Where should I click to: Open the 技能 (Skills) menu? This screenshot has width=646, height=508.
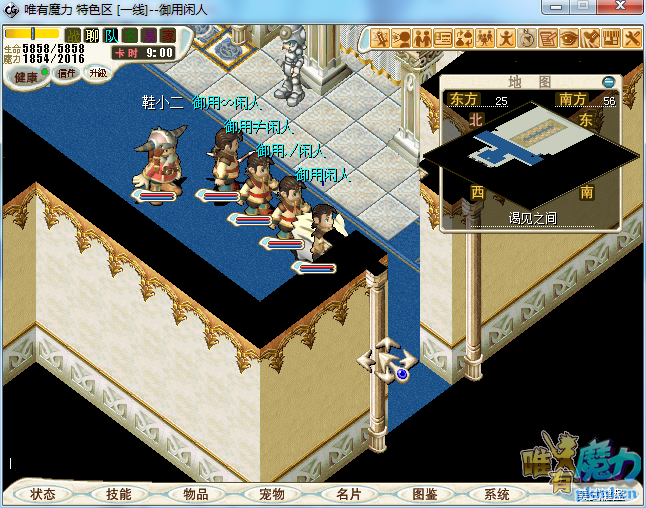point(119,494)
